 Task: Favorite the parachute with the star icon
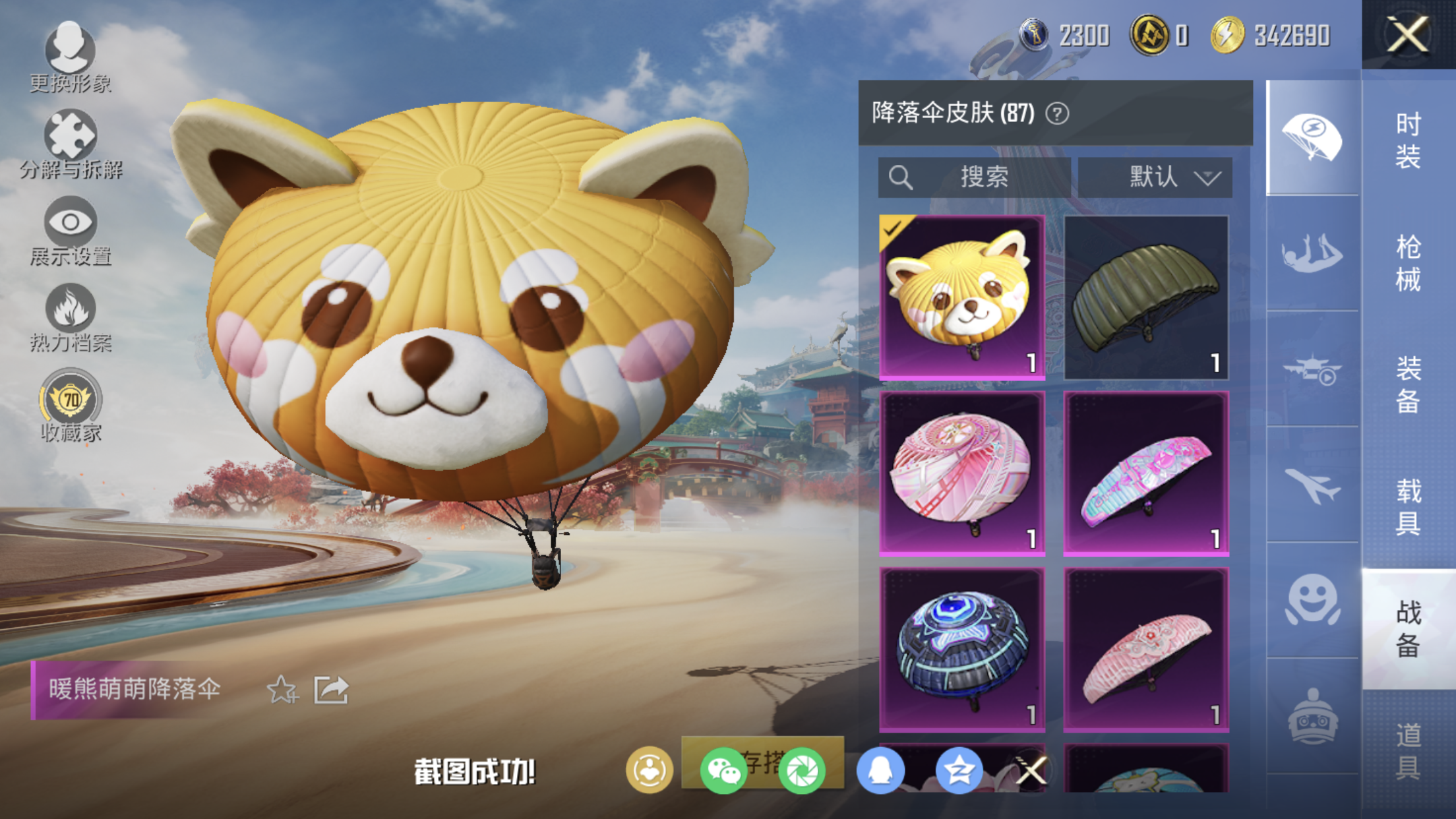pos(282,690)
